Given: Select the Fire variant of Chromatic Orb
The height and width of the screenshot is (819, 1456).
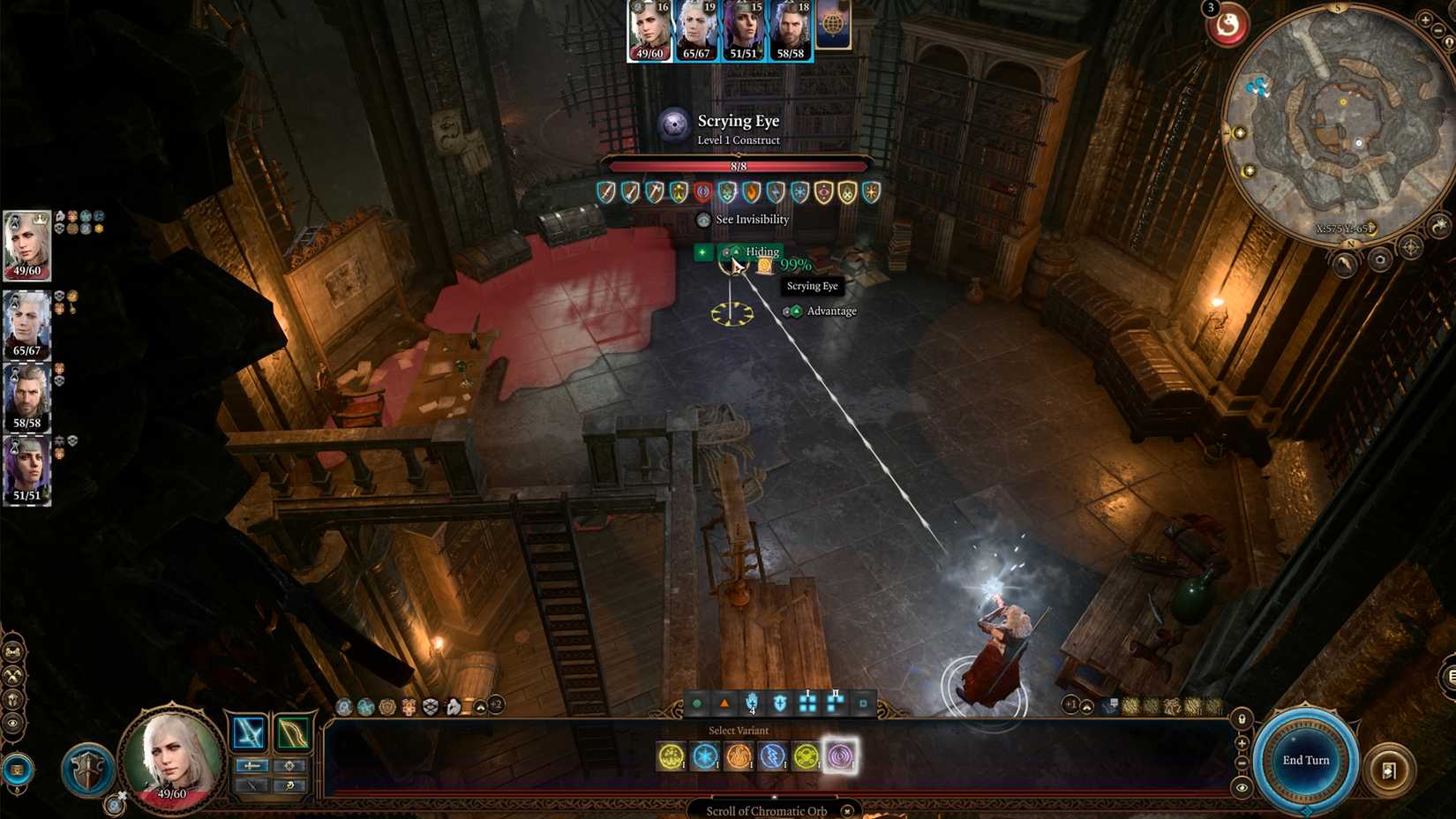Looking at the screenshot, I should [x=739, y=756].
